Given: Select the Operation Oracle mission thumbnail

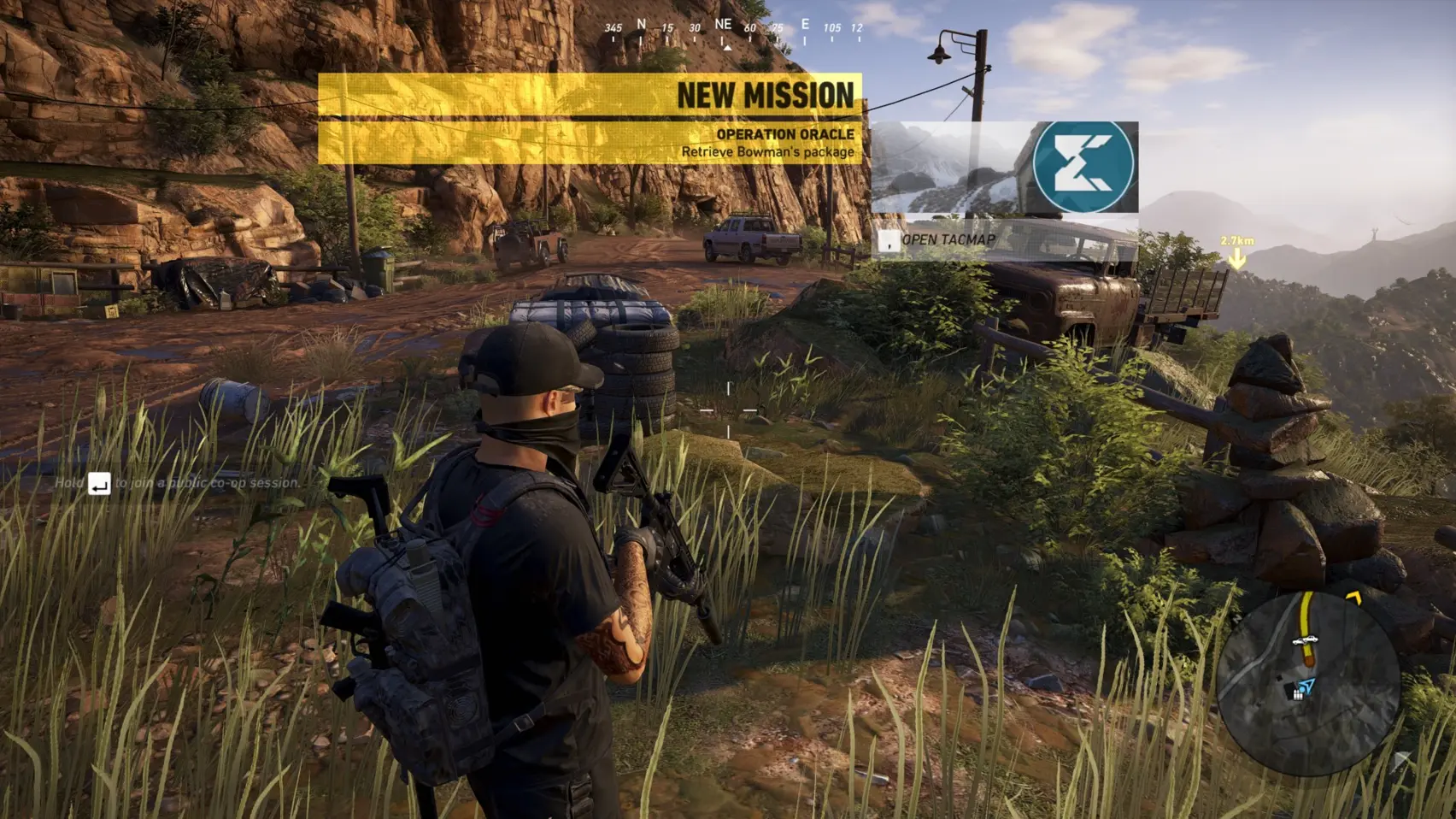Looking at the screenshot, I should coord(1004,167).
